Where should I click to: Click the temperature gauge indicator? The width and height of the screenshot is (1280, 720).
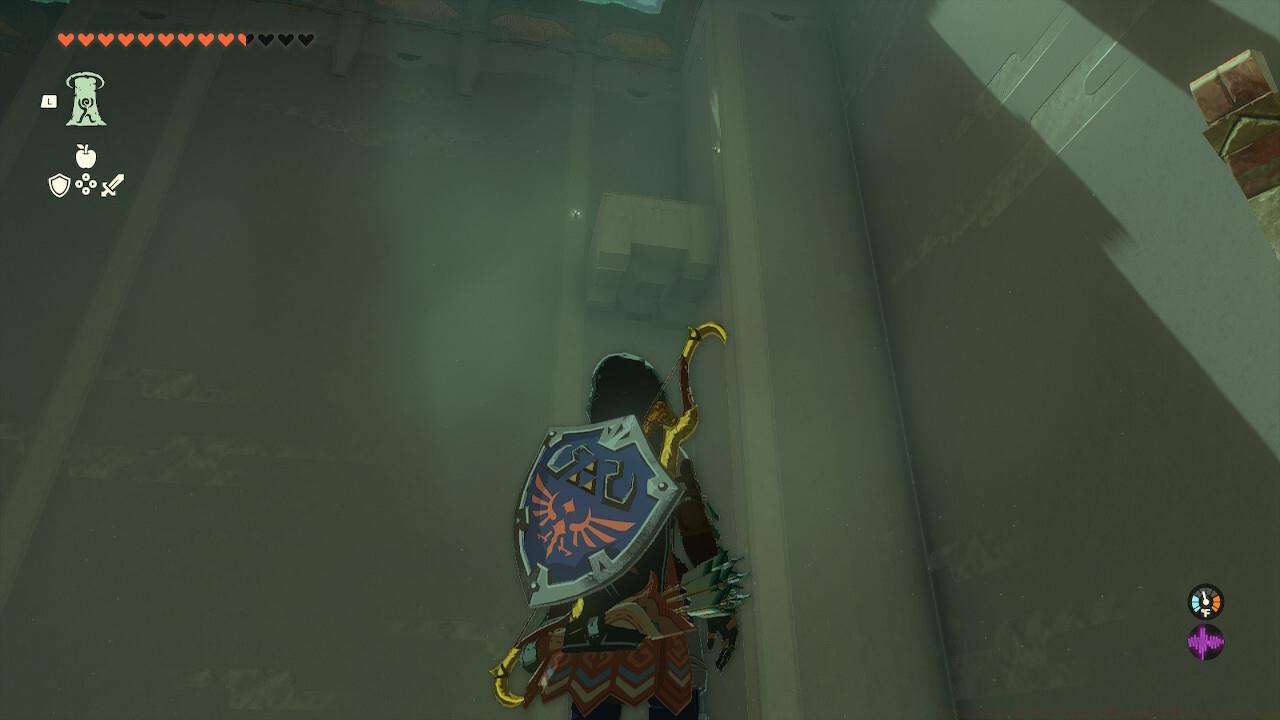pos(1204,601)
